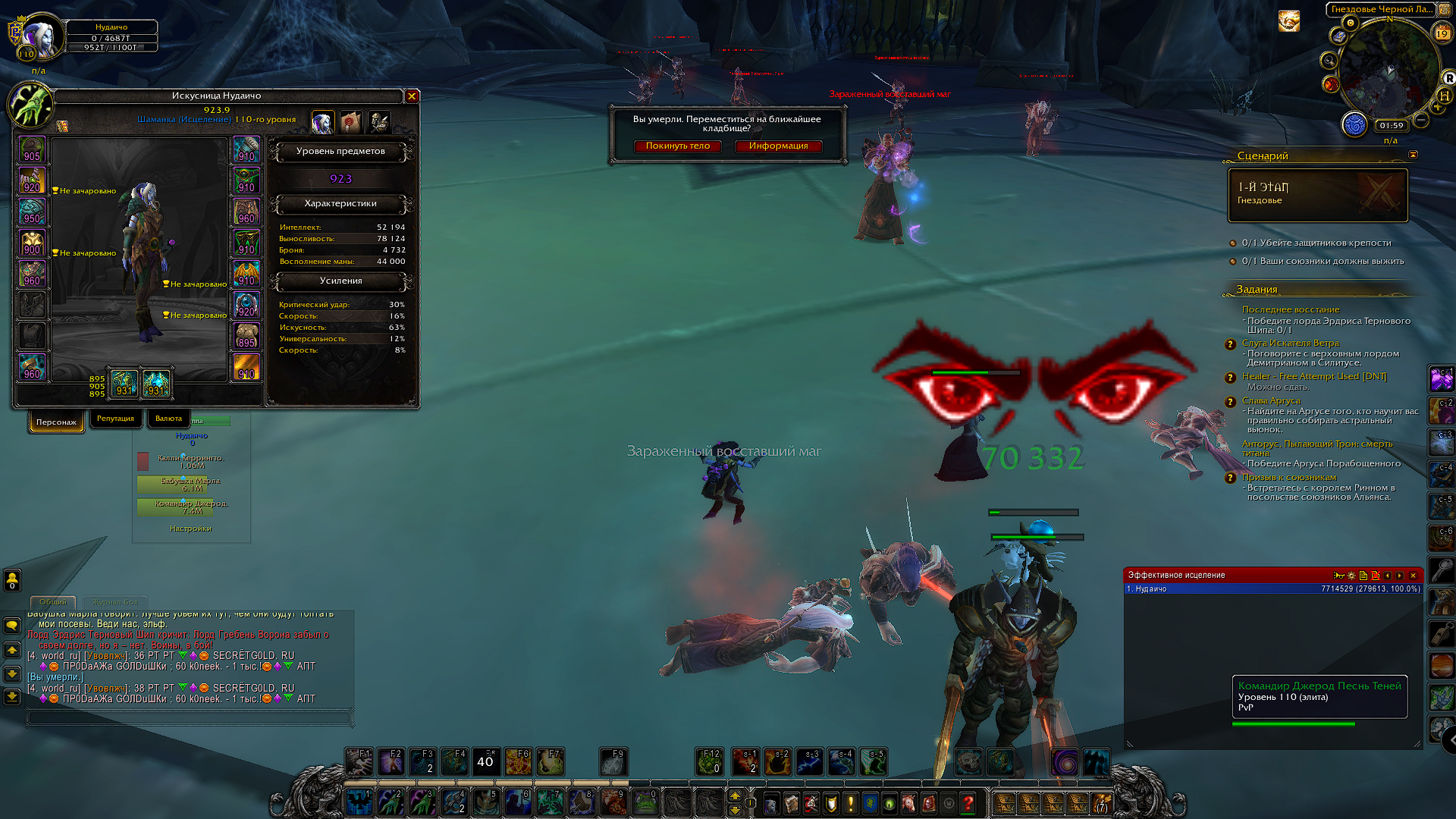Release spirit with Покинуть тело button
This screenshot has width=1456, height=819.
(677, 146)
